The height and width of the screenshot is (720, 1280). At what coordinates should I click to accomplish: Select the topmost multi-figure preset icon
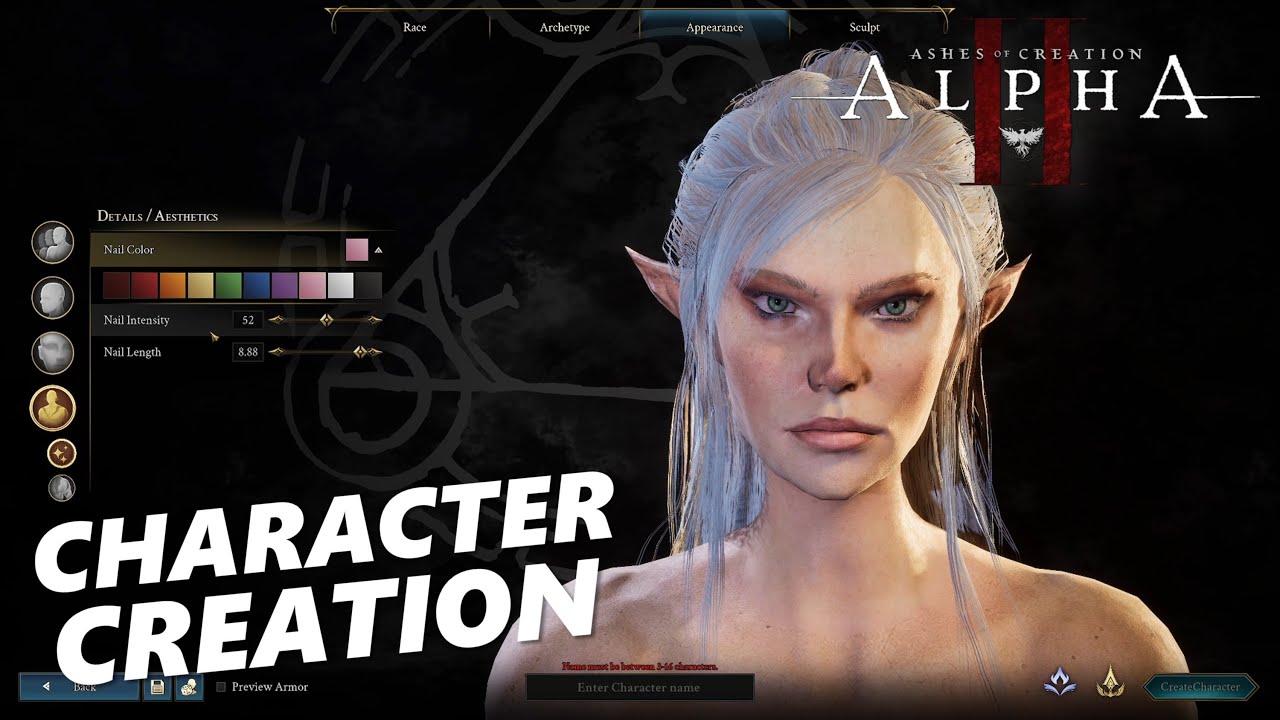point(53,243)
